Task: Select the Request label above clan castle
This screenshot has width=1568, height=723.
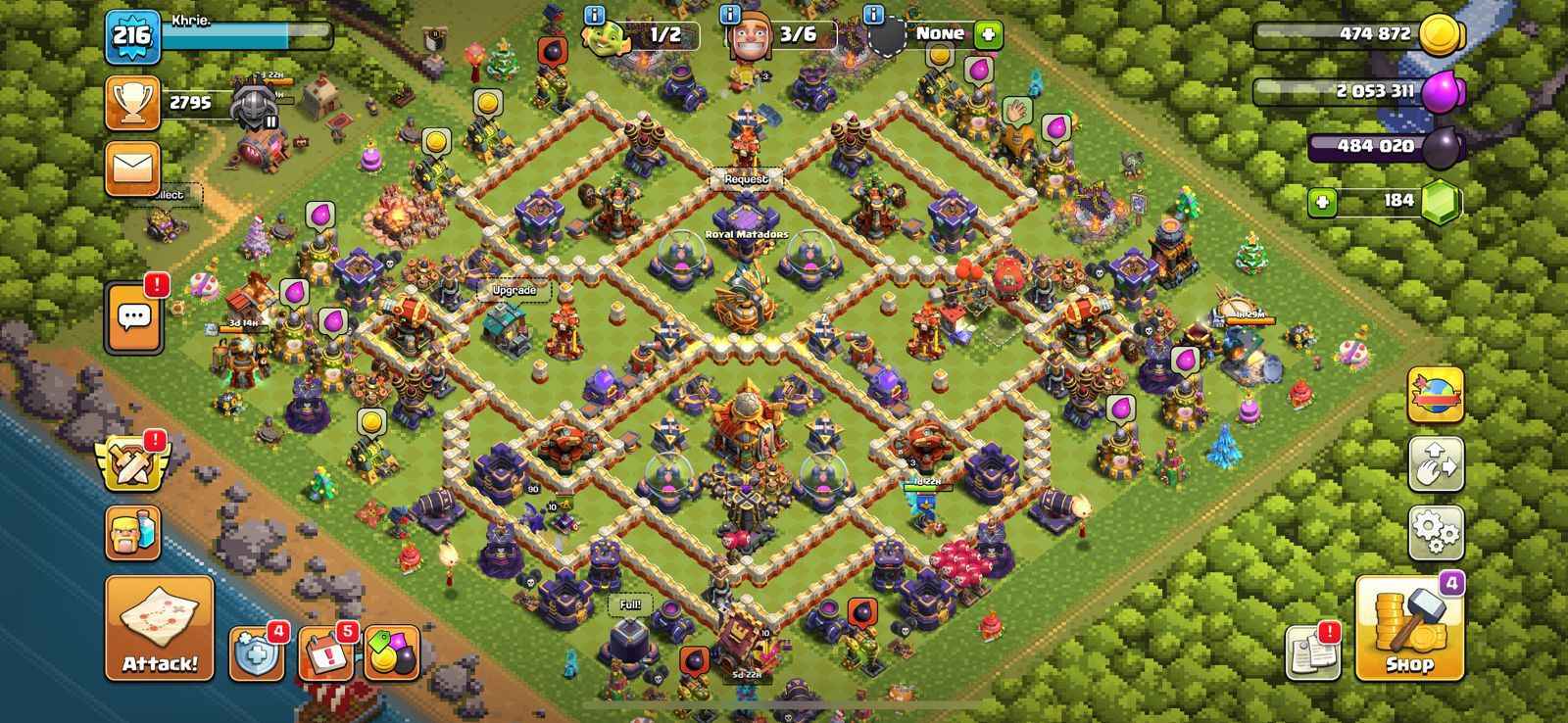Action: pyautogui.click(x=747, y=180)
